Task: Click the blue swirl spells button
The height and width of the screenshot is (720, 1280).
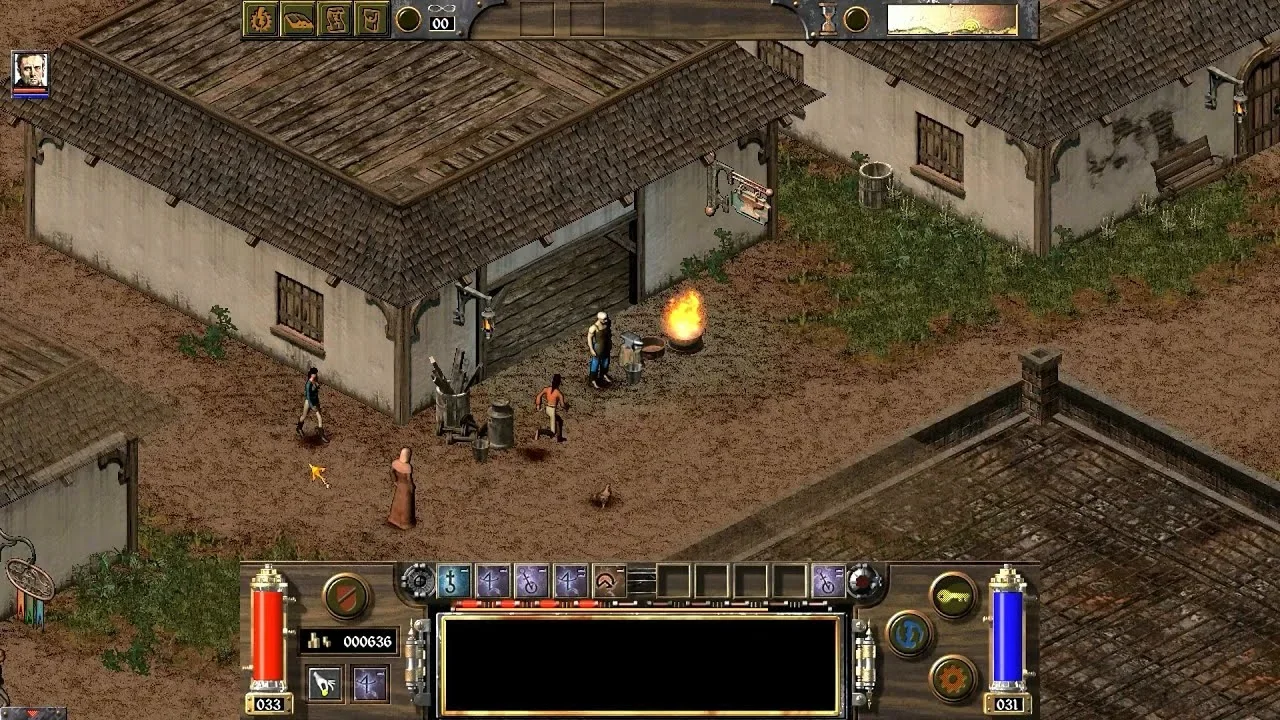Action: point(909,634)
